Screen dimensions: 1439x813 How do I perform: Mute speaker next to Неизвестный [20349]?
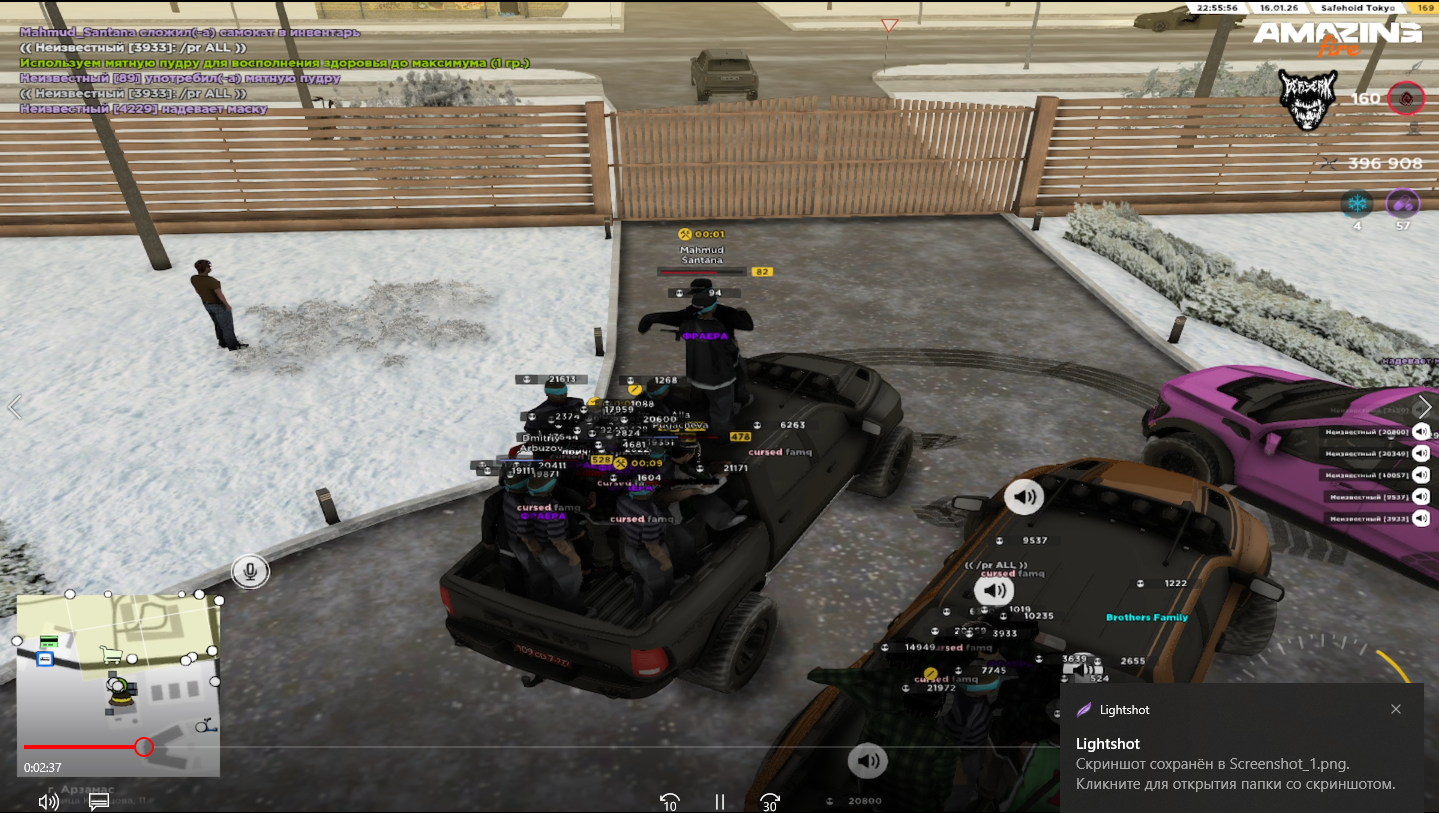(1421, 454)
